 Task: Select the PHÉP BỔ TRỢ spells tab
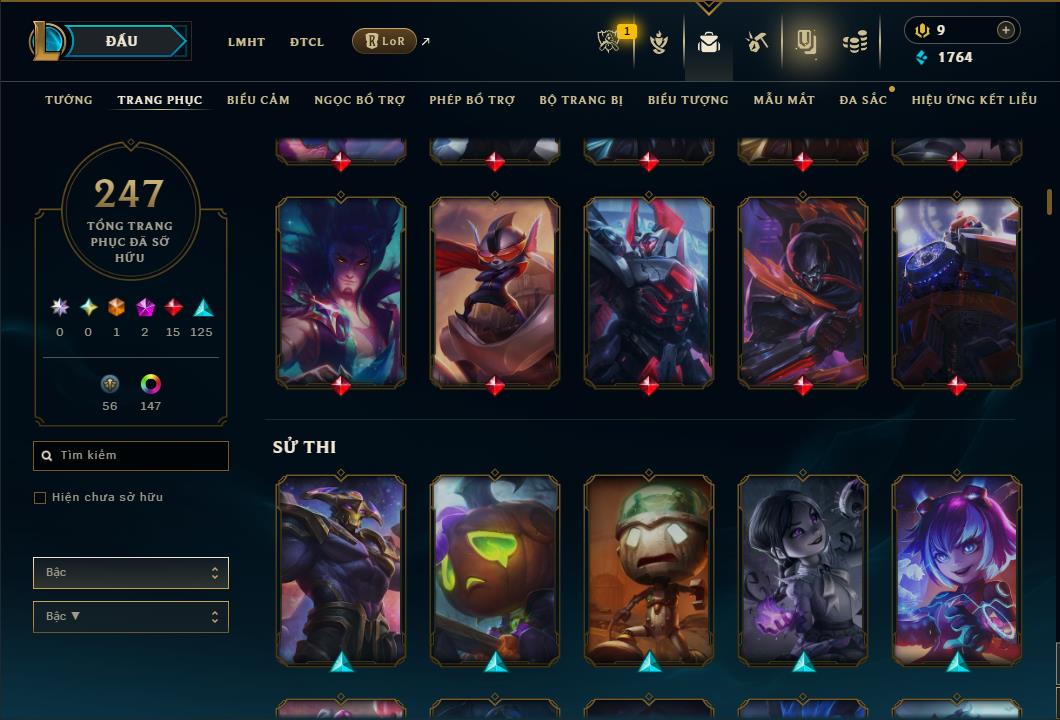pos(472,100)
